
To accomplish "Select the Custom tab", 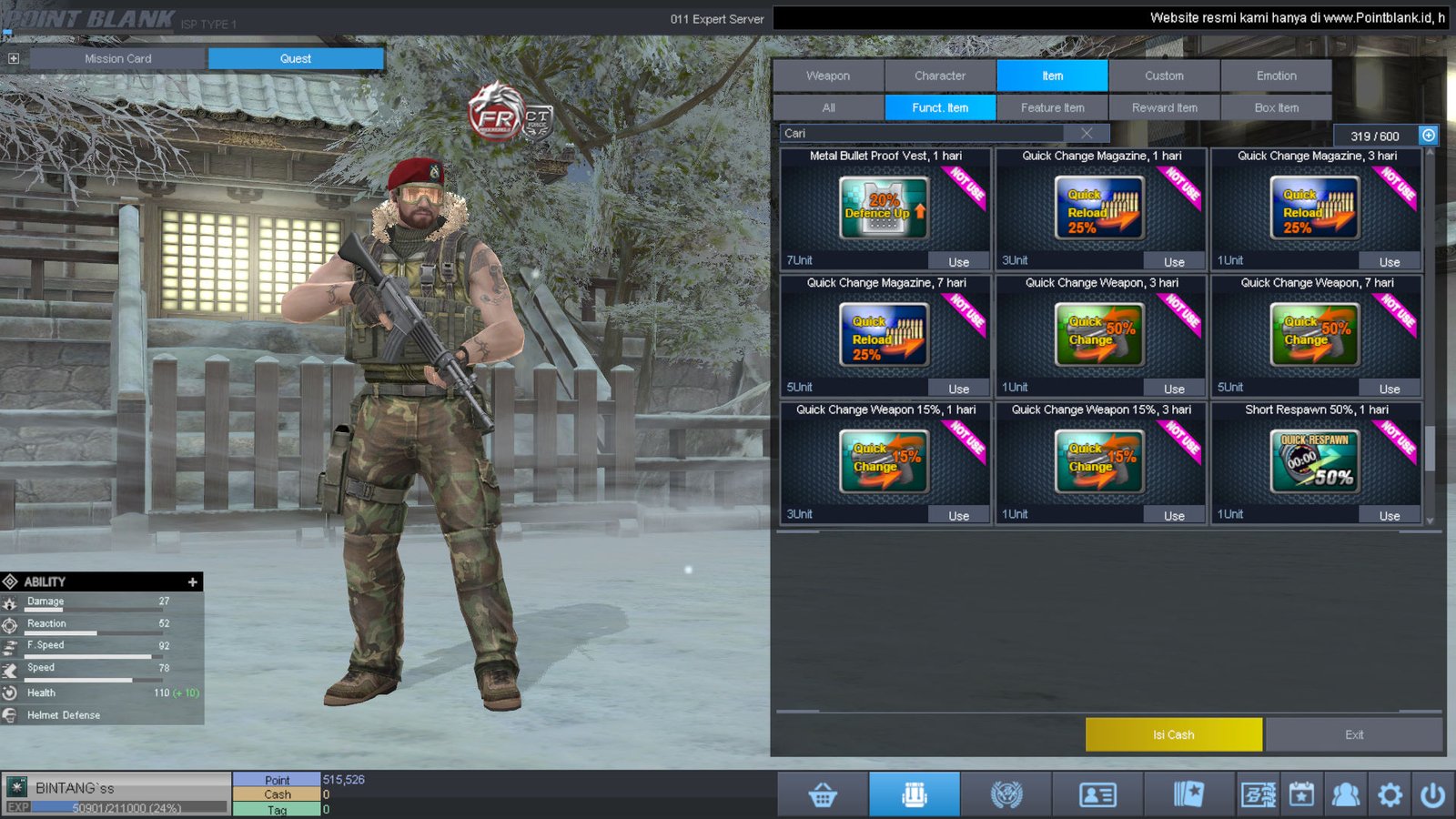I will coord(1164,76).
